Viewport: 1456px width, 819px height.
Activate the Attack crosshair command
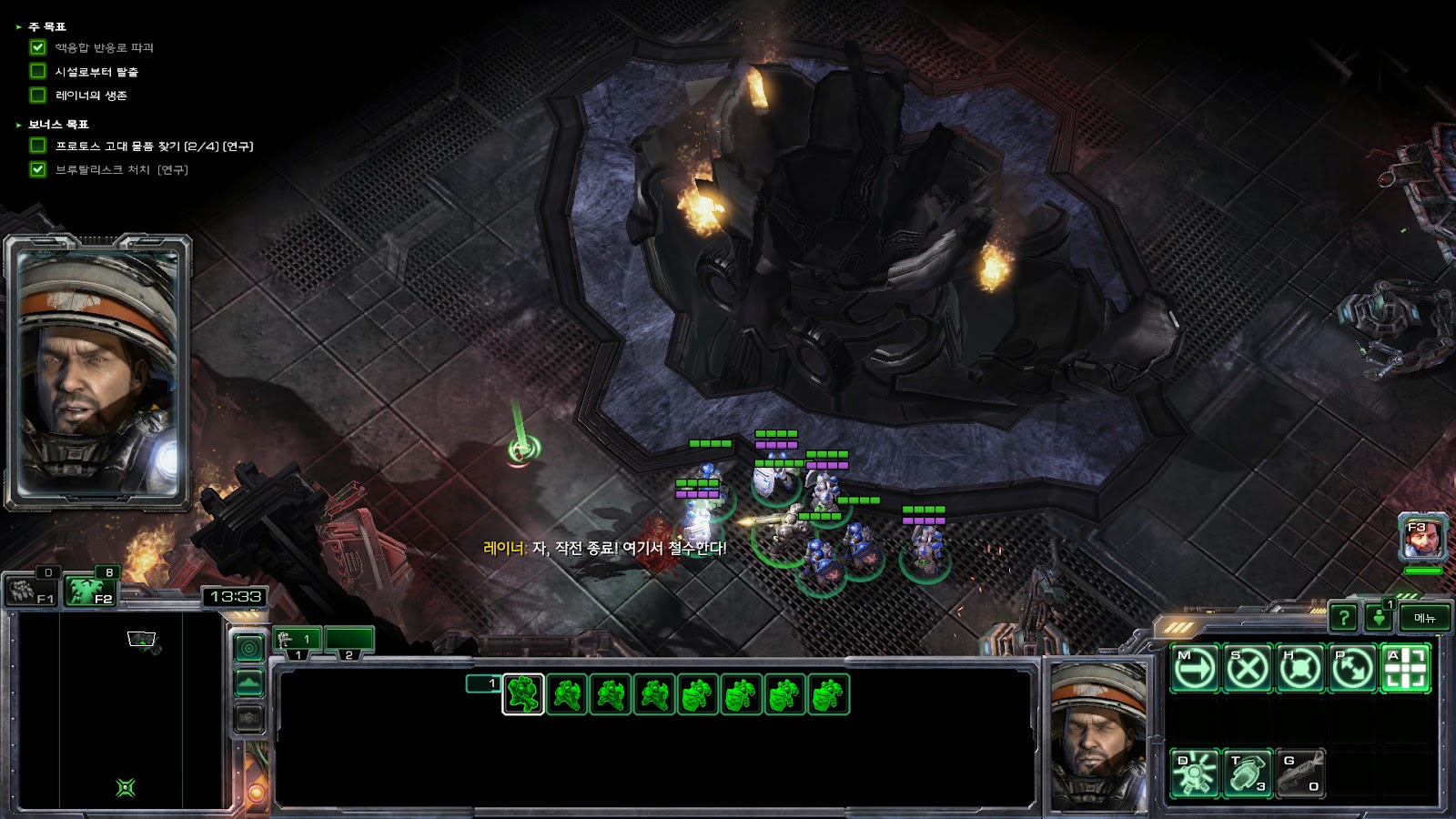coord(1406,669)
